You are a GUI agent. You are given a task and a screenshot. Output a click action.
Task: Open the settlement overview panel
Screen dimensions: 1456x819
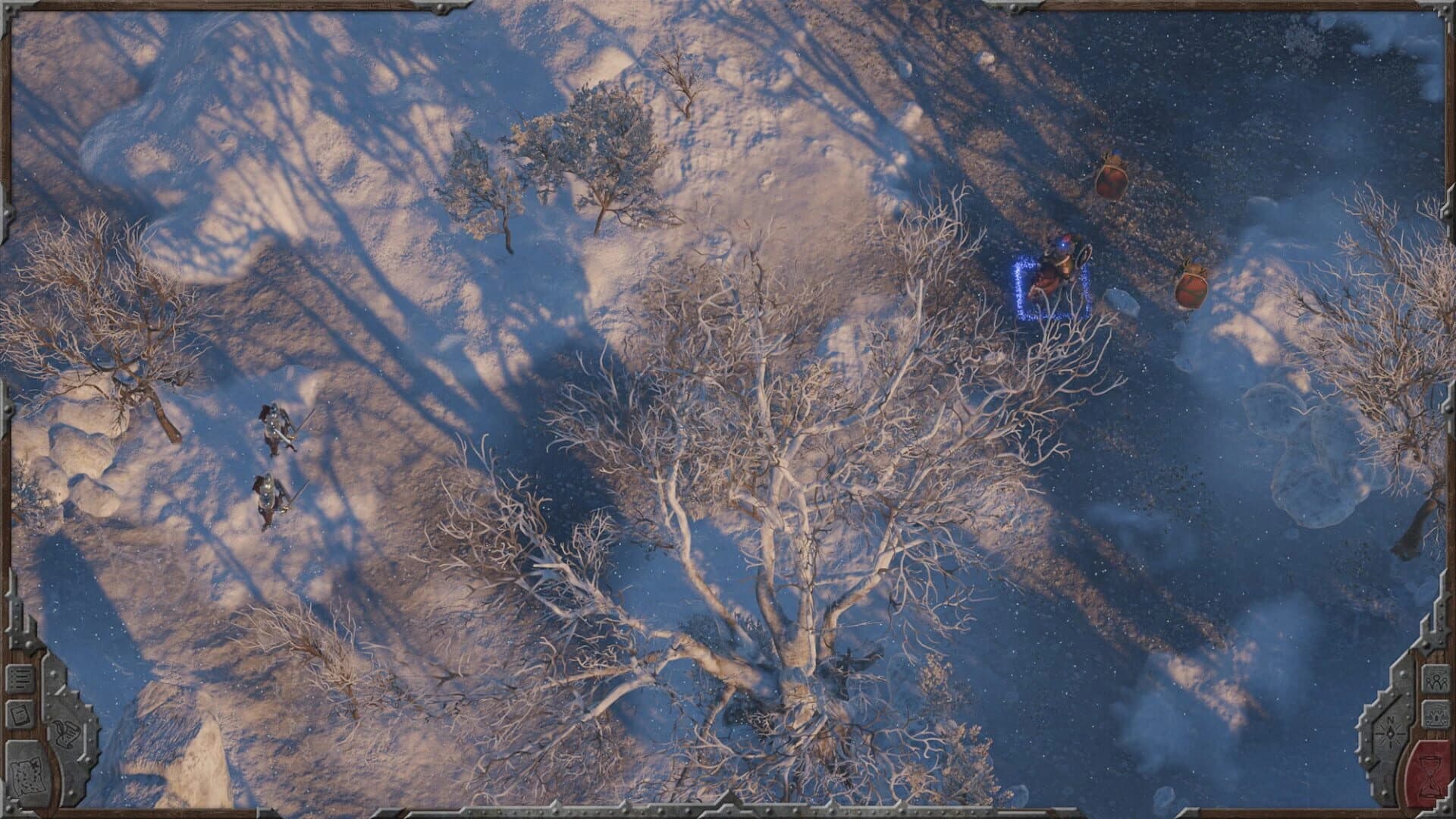click(x=1436, y=713)
